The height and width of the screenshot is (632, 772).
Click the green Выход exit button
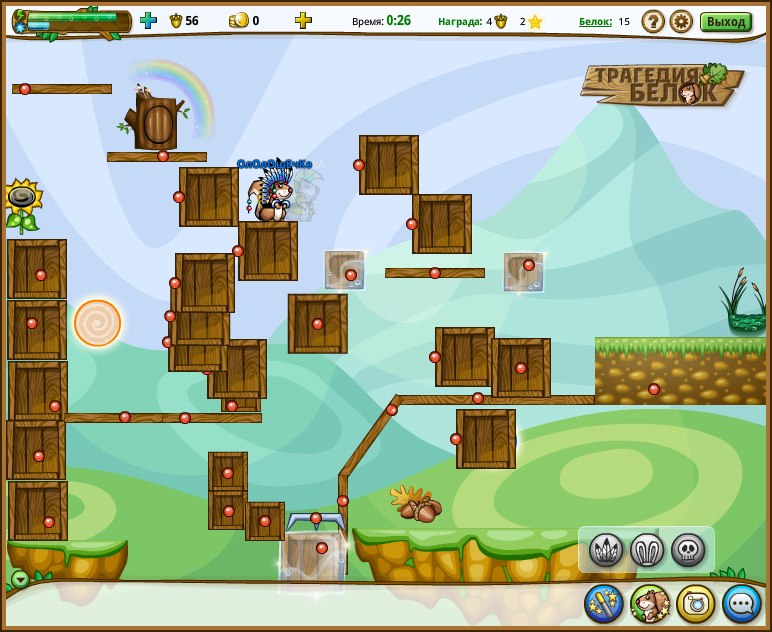[x=725, y=21]
